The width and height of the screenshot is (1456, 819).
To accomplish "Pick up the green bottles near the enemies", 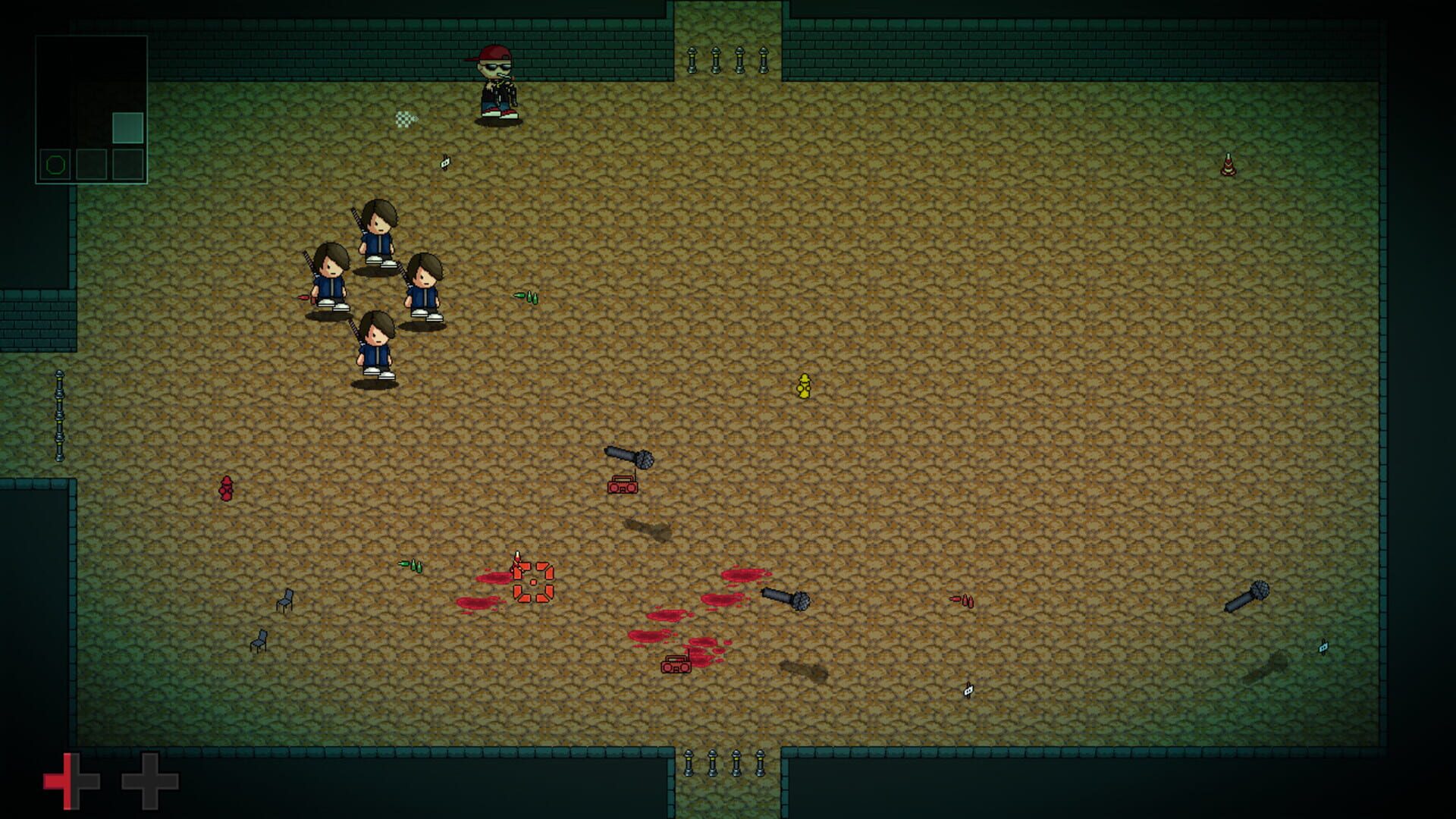I will click(x=527, y=296).
